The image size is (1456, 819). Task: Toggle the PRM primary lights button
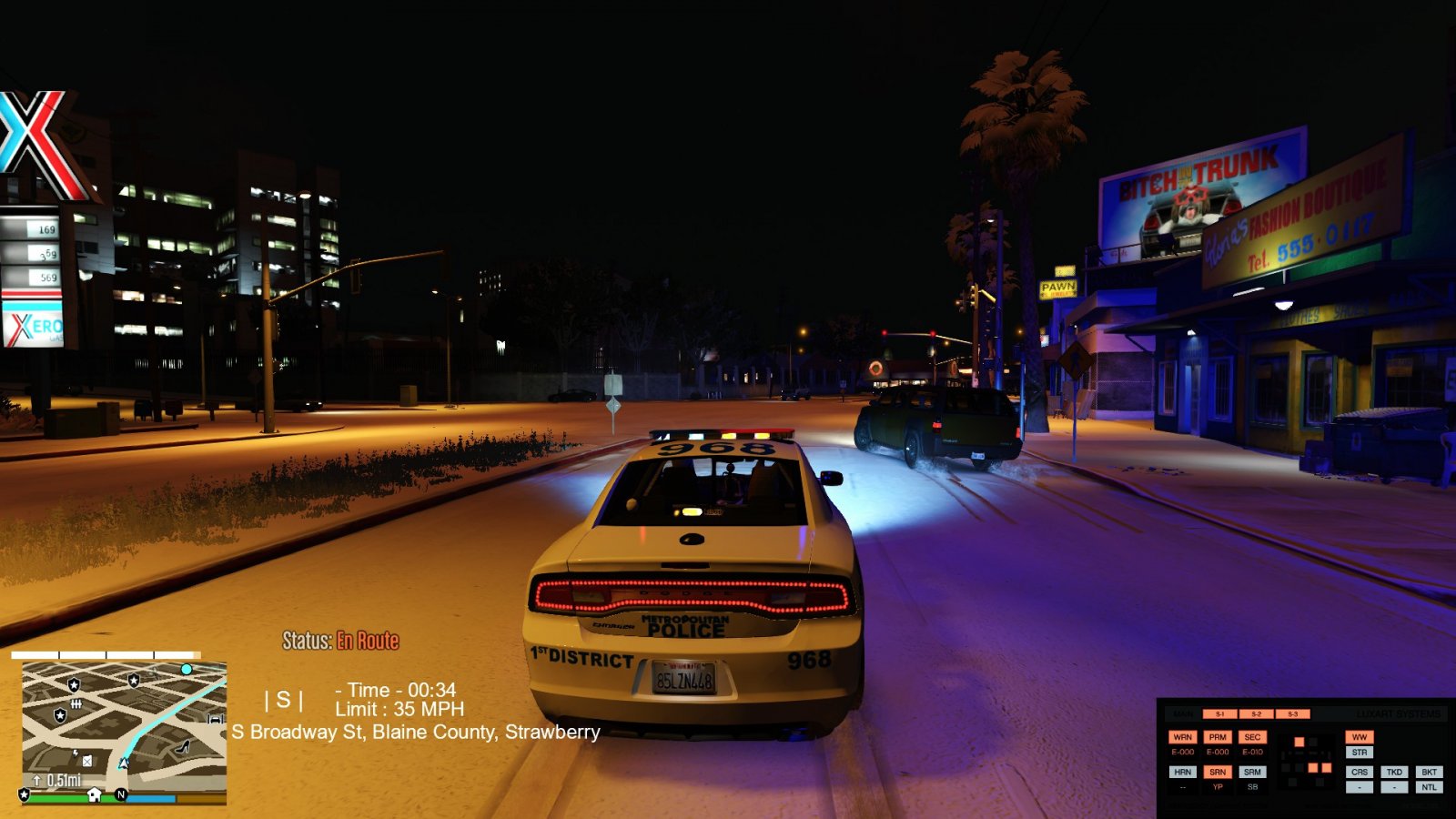1218,737
